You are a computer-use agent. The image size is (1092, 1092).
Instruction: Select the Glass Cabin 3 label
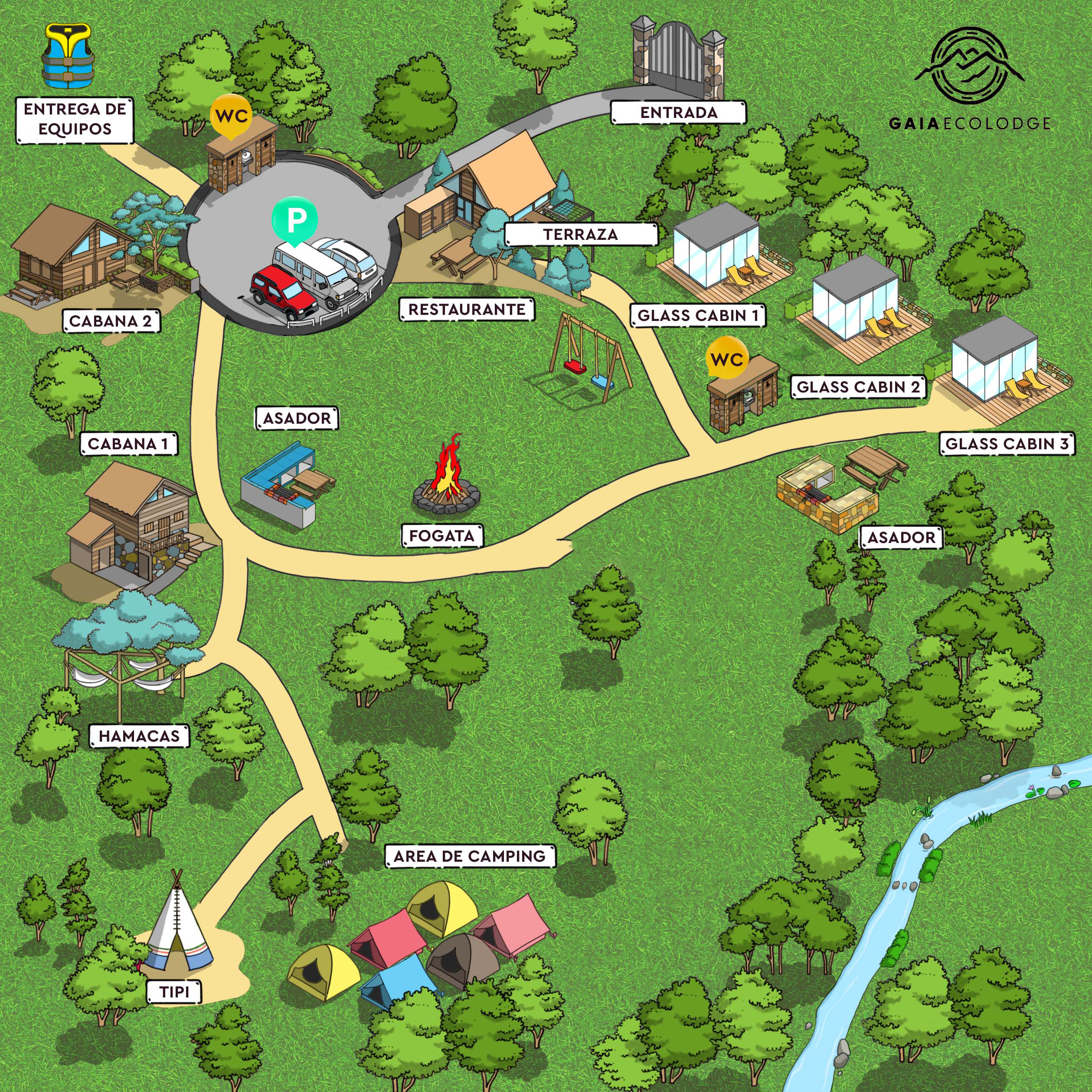click(x=1007, y=444)
